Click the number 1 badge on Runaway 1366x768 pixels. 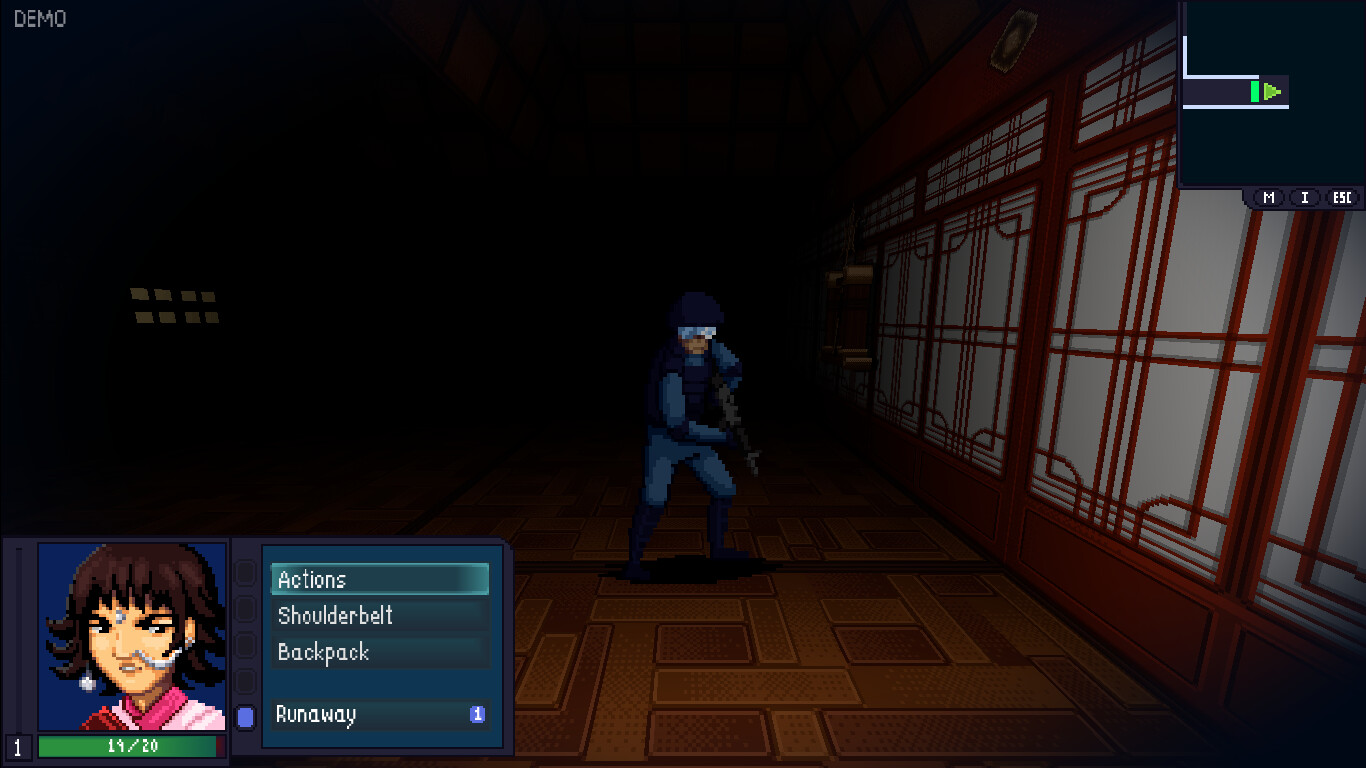point(478,715)
